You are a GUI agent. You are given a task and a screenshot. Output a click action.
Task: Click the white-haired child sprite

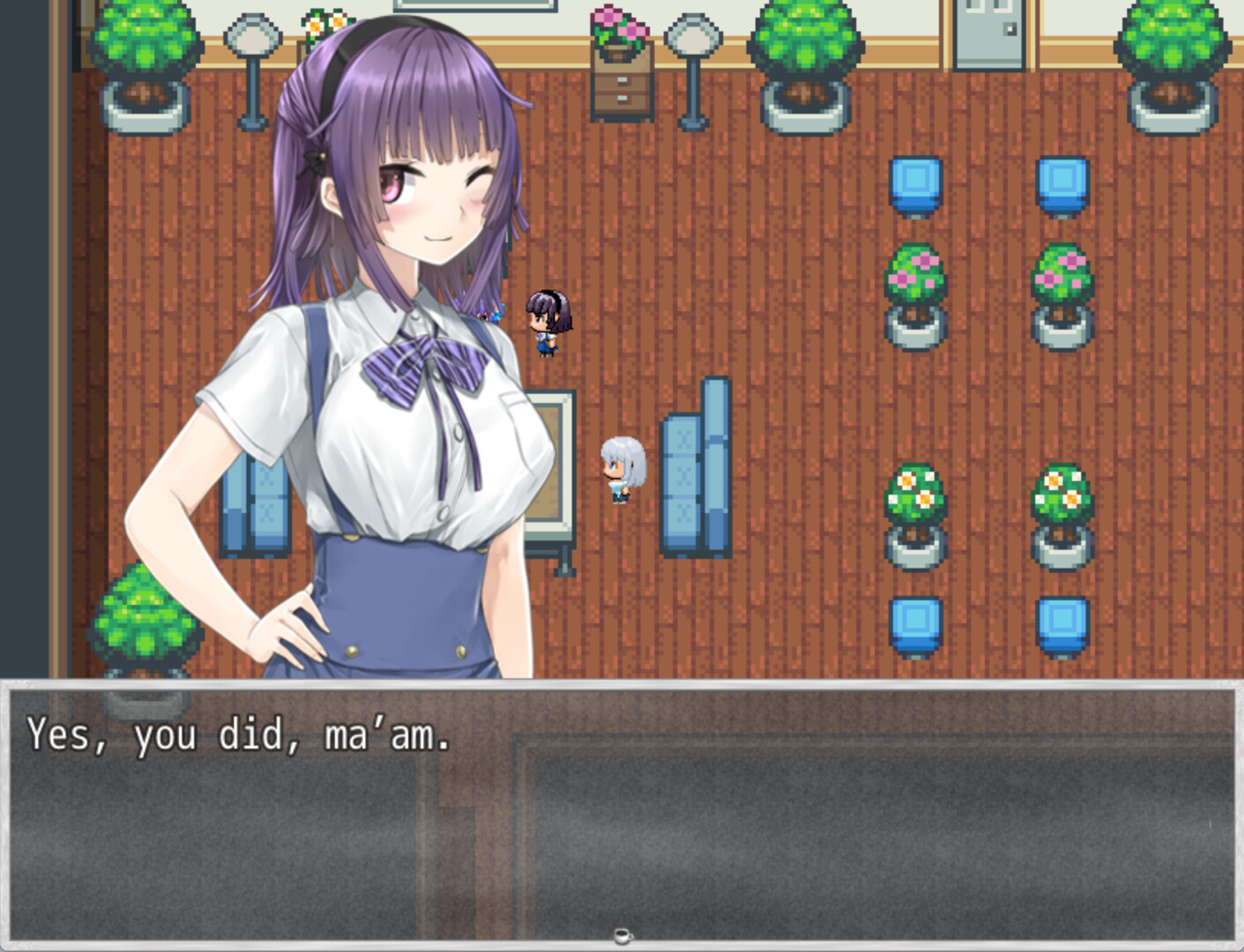click(623, 470)
